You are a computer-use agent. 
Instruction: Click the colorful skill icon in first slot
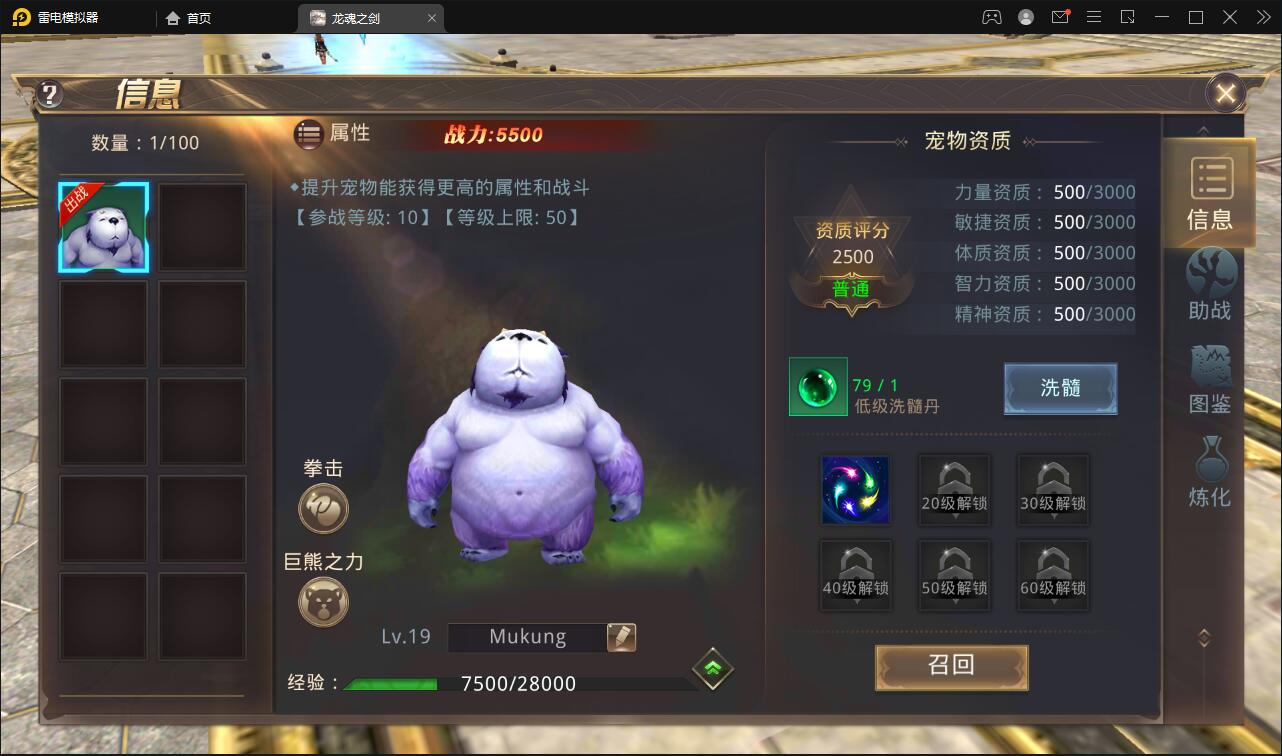[855, 490]
